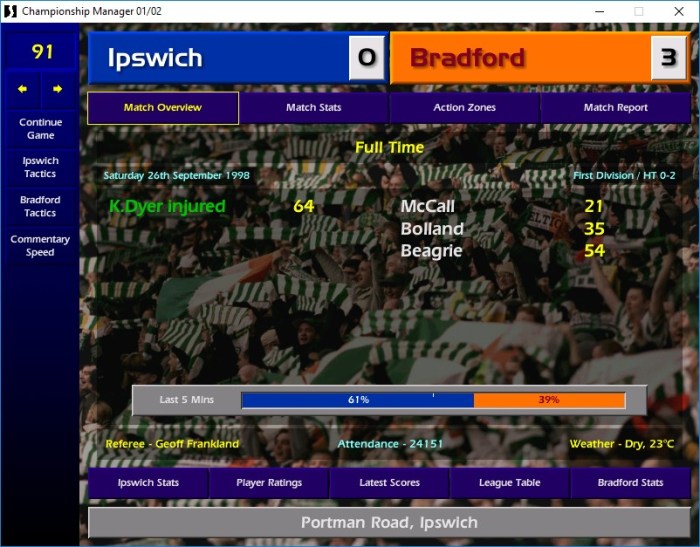Select the Match Overview tab
This screenshot has height=547, width=700.
click(x=163, y=108)
